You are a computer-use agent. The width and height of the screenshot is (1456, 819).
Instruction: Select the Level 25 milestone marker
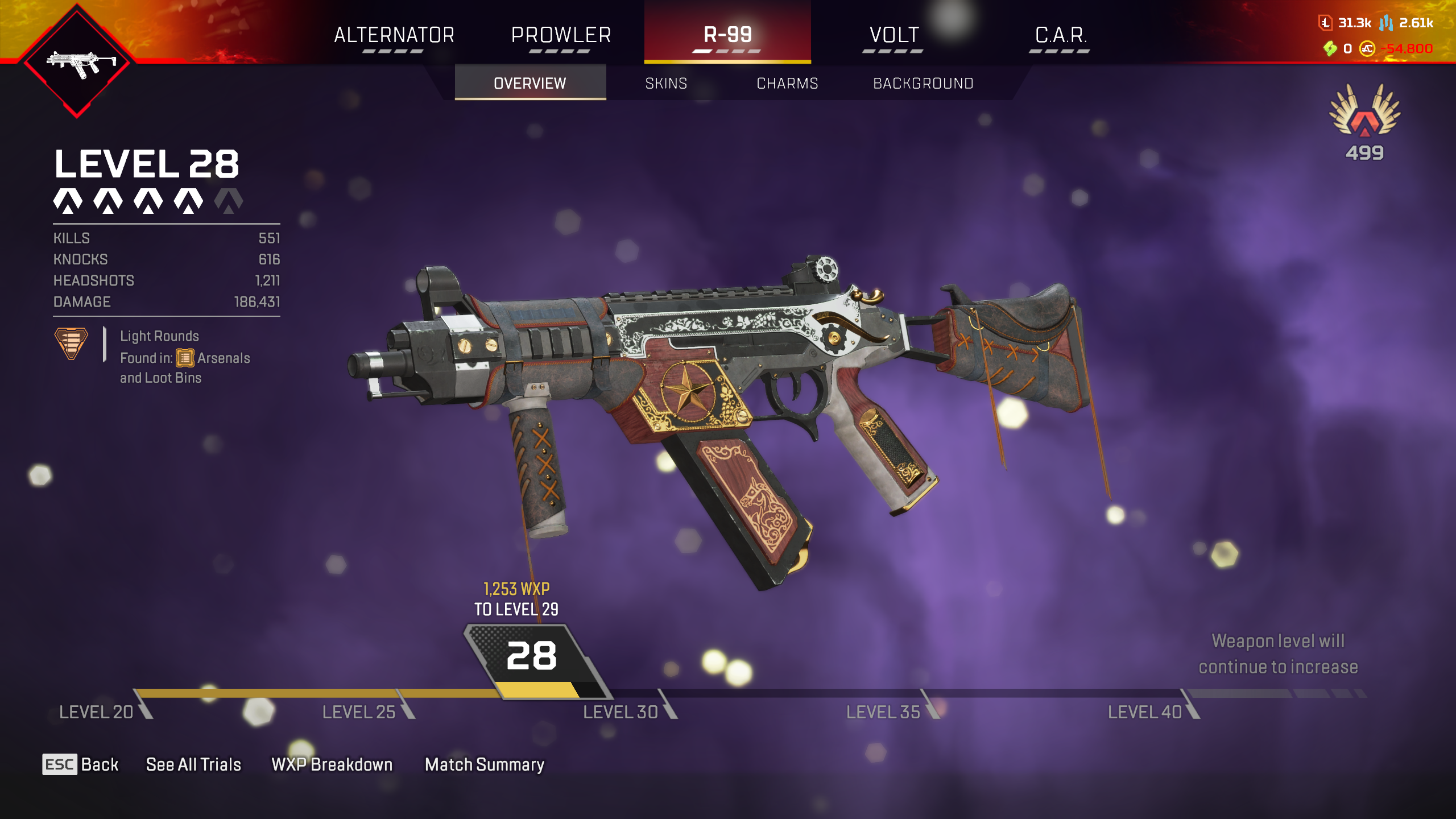pos(359,712)
